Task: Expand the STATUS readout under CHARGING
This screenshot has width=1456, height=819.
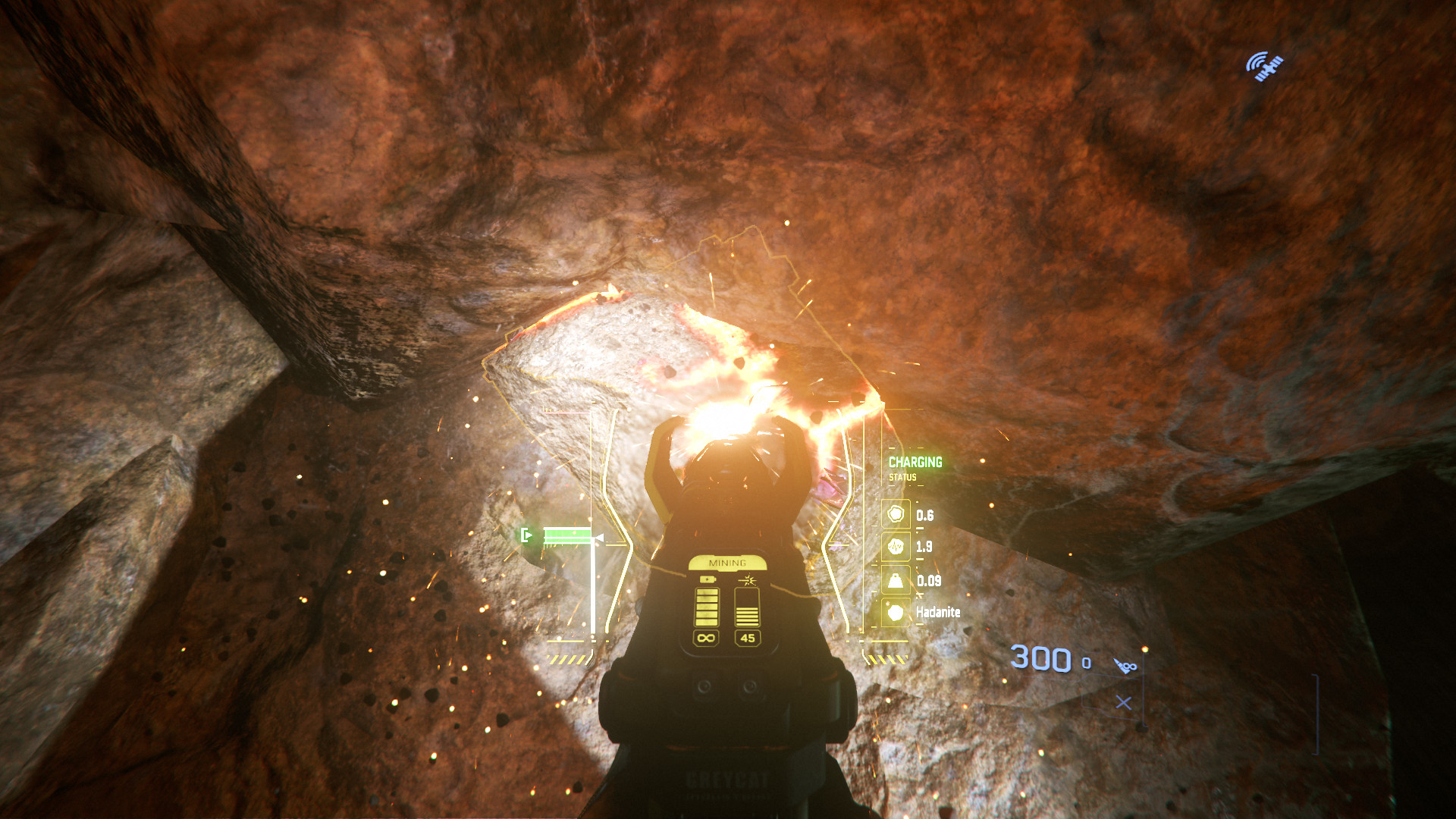Action: [902, 479]
